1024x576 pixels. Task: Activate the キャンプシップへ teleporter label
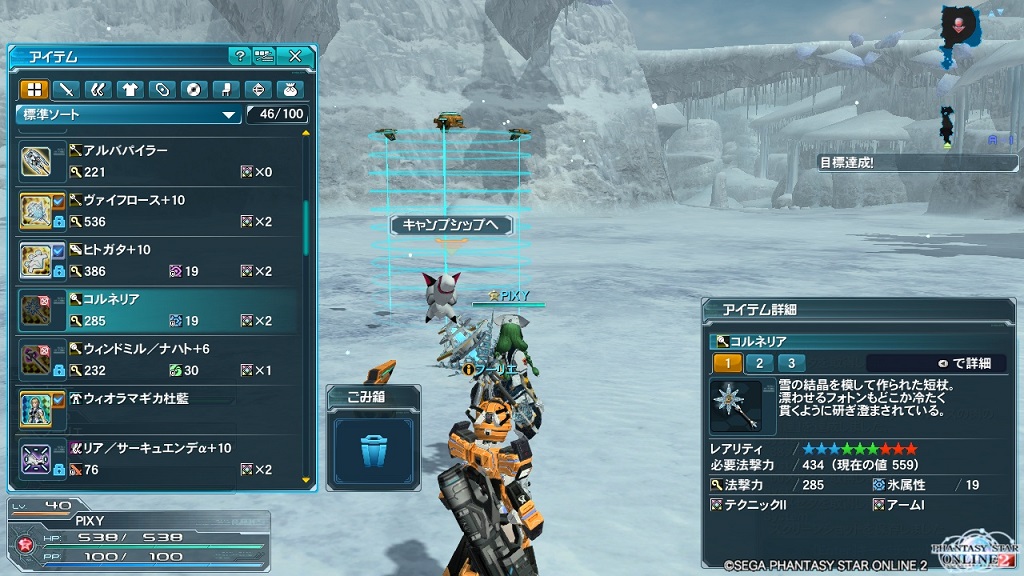point(450,225)
